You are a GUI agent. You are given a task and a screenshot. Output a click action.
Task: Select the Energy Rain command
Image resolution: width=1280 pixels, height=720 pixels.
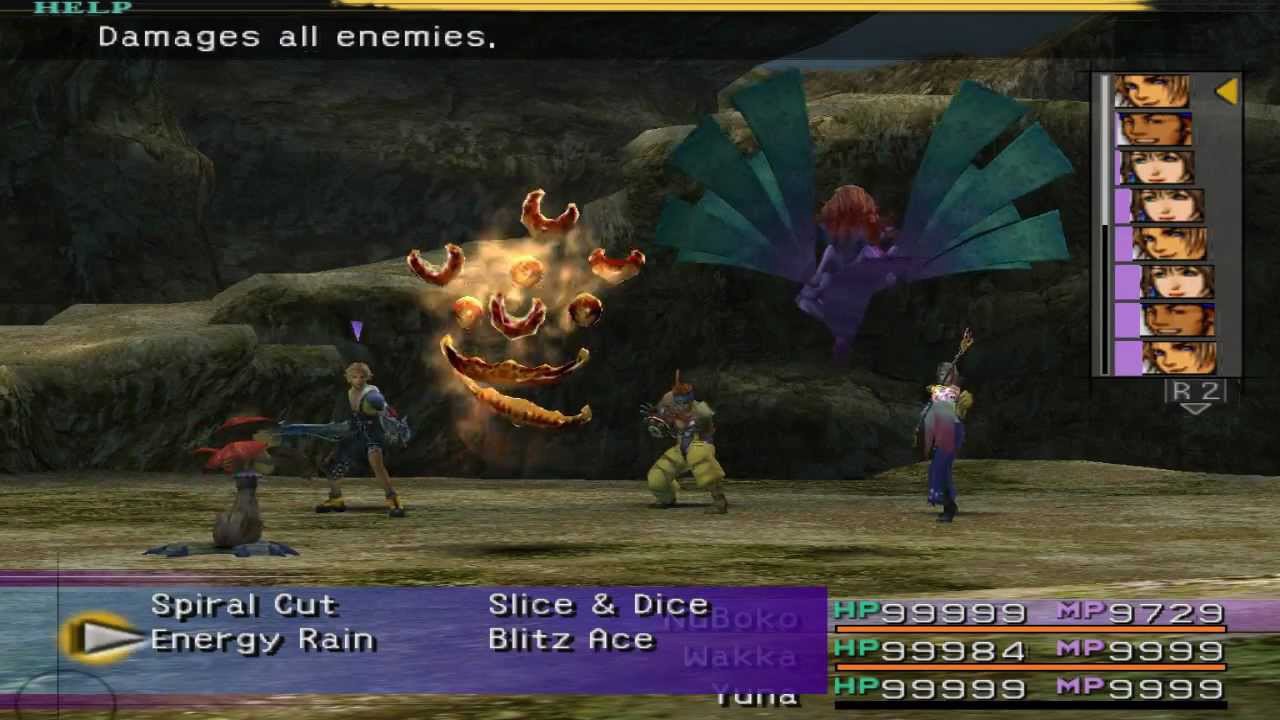tap(262, 639)
